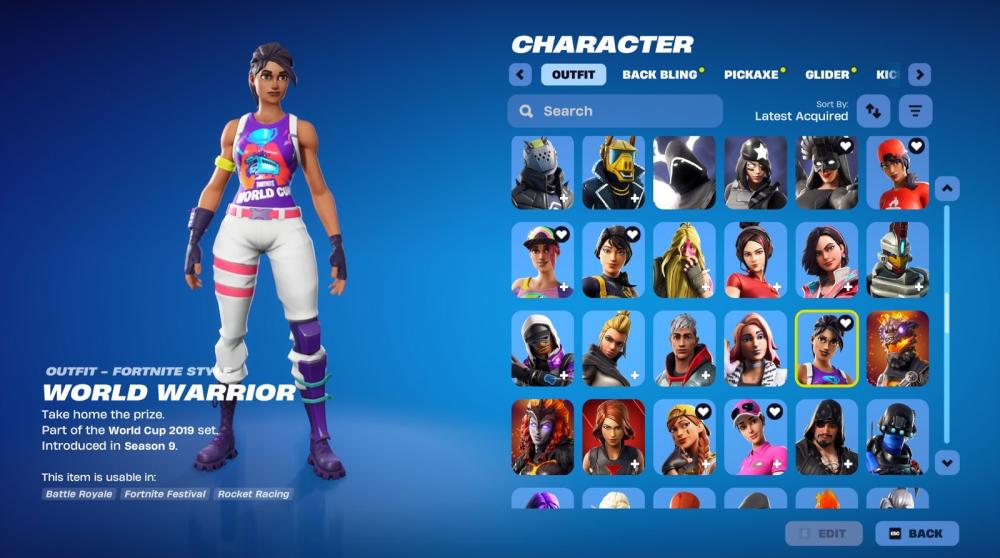This screenshot has width=1000, height=558.
Task: Select the gold-visored black helmet outfit
Action: point(614,173)
